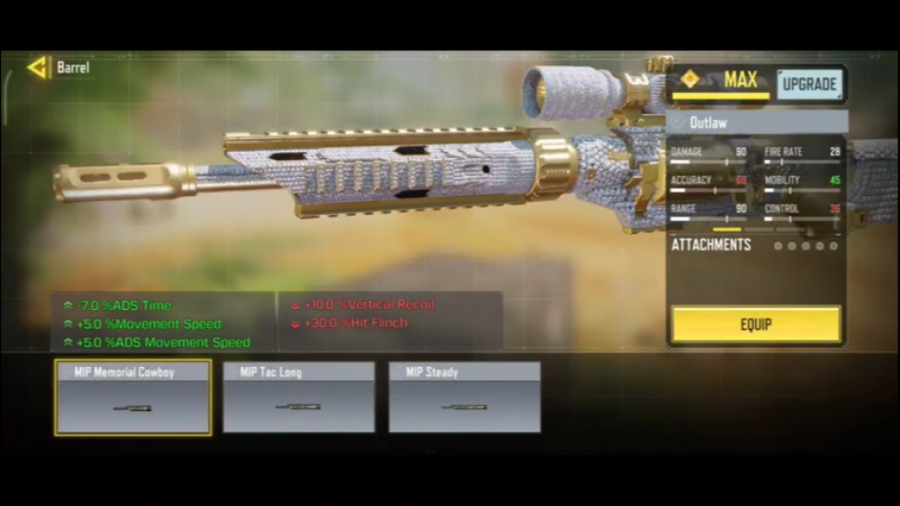Select the MIP Memorial Cowboy barrel
This screenshot has height=506, width=900.
[x=133, y=397]
